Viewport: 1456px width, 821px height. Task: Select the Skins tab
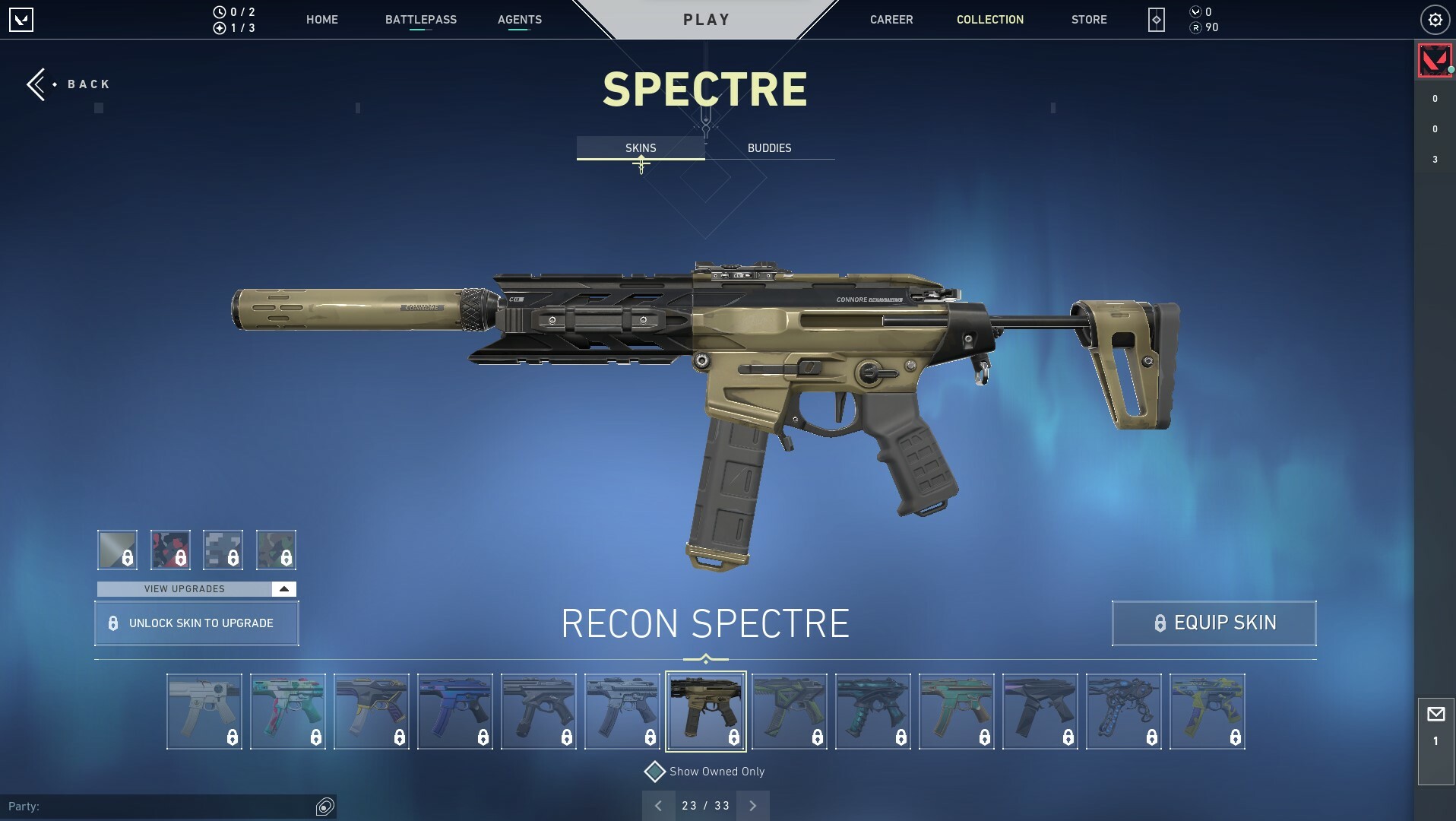tap(641, 148)
